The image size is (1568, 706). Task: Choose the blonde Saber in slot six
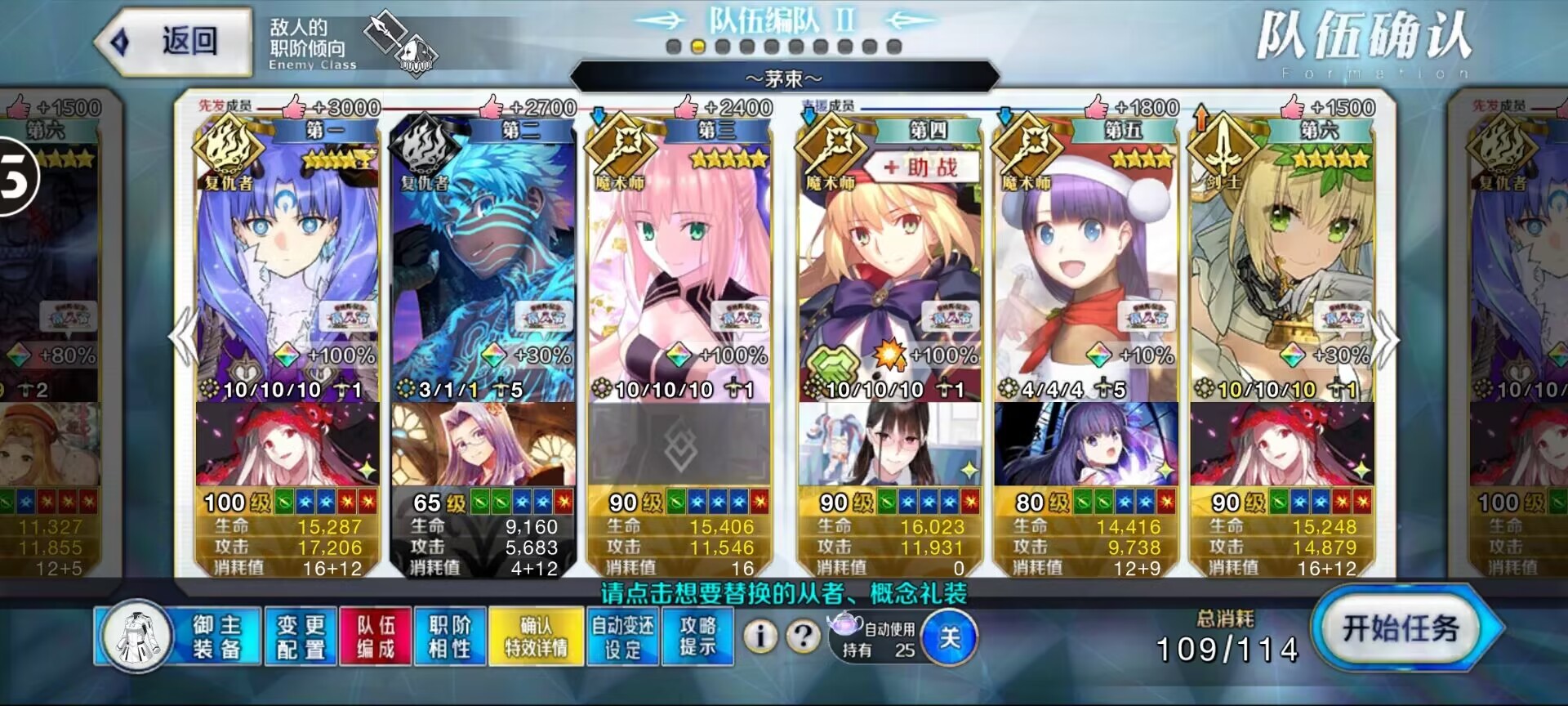click(x=1281, y=270)
